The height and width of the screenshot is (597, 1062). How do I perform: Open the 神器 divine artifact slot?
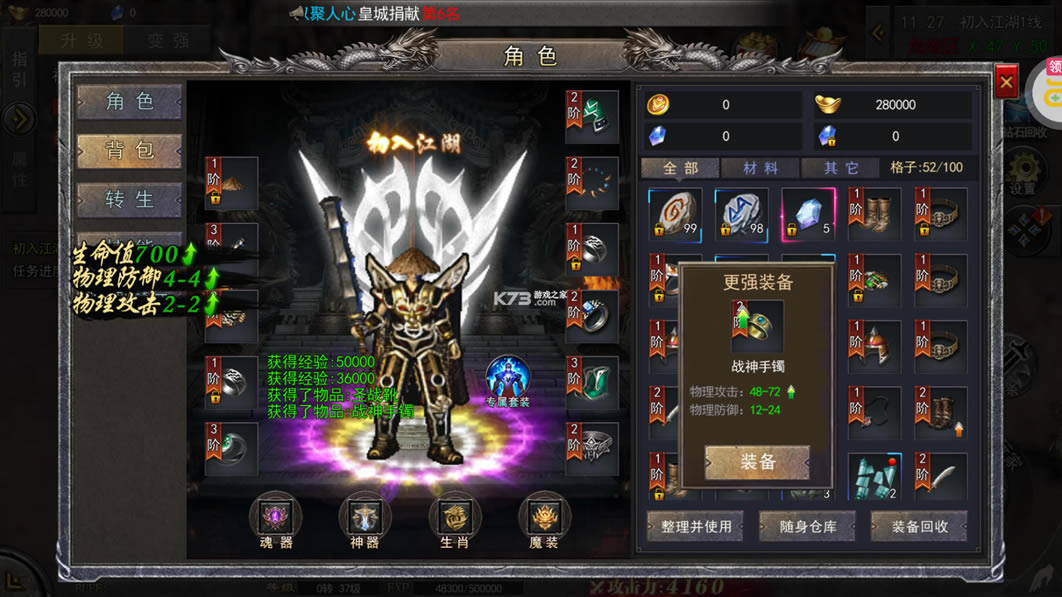[x=365, y=518]
